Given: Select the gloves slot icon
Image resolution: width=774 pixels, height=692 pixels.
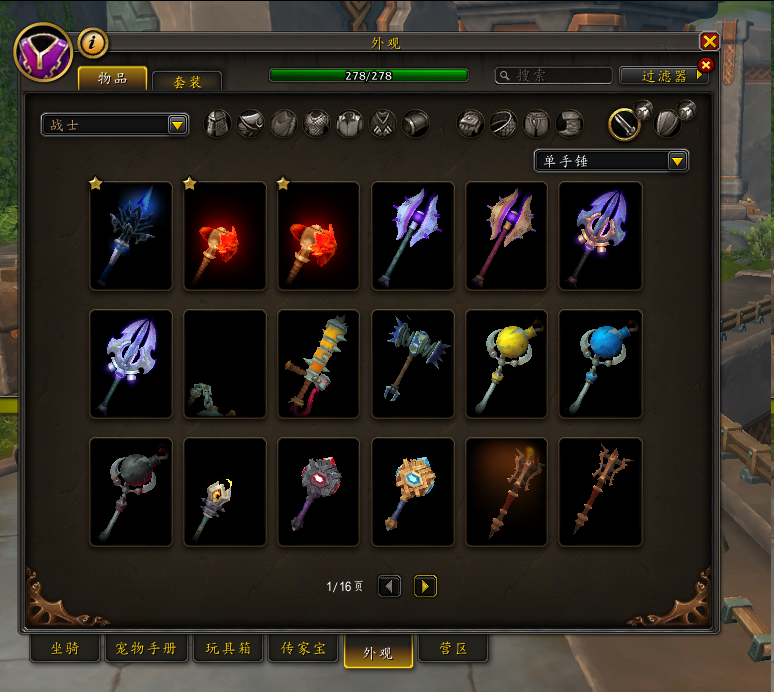Looking at the screenshot, I should [x=471, y=124].
